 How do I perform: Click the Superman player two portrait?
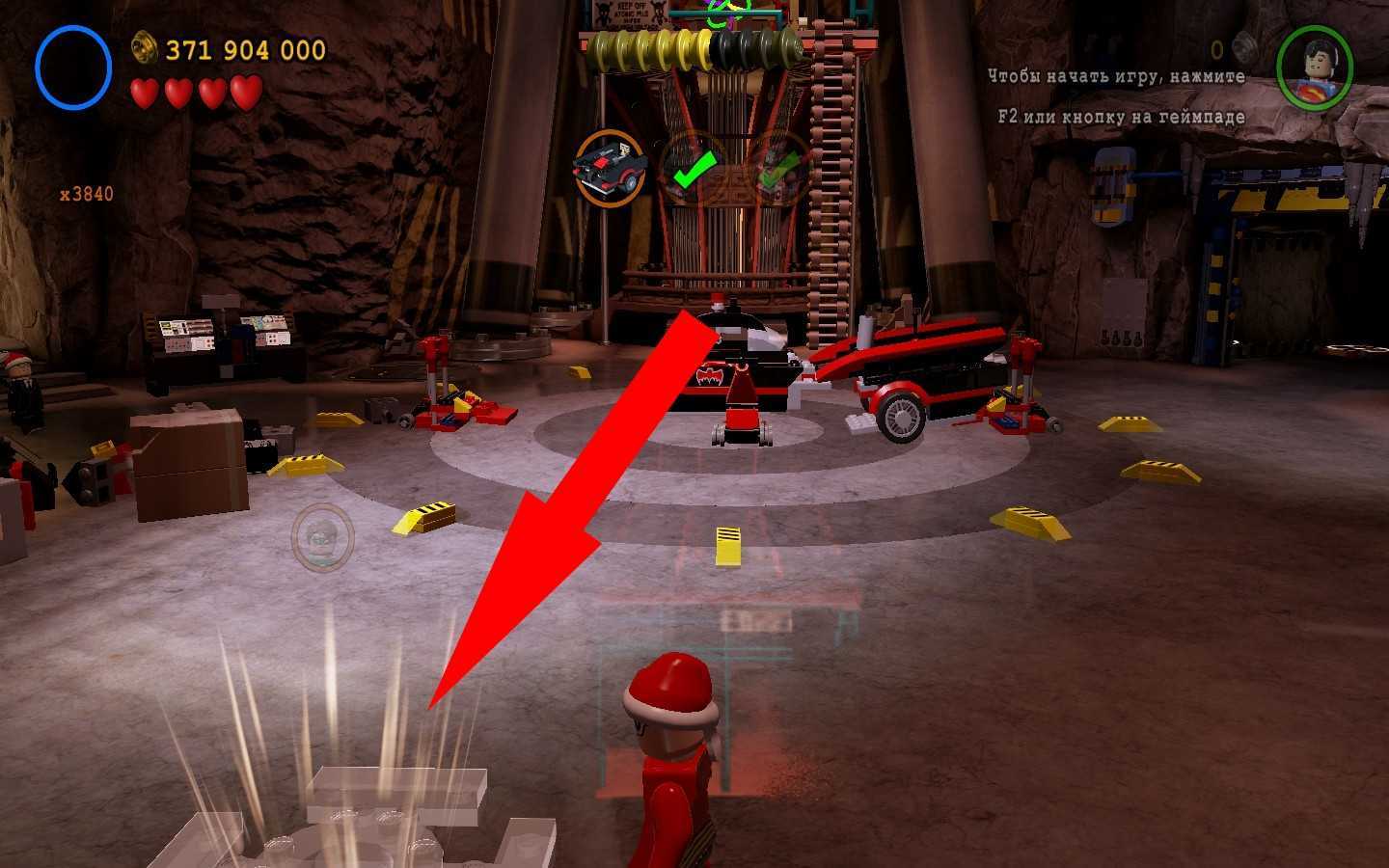1314,68
